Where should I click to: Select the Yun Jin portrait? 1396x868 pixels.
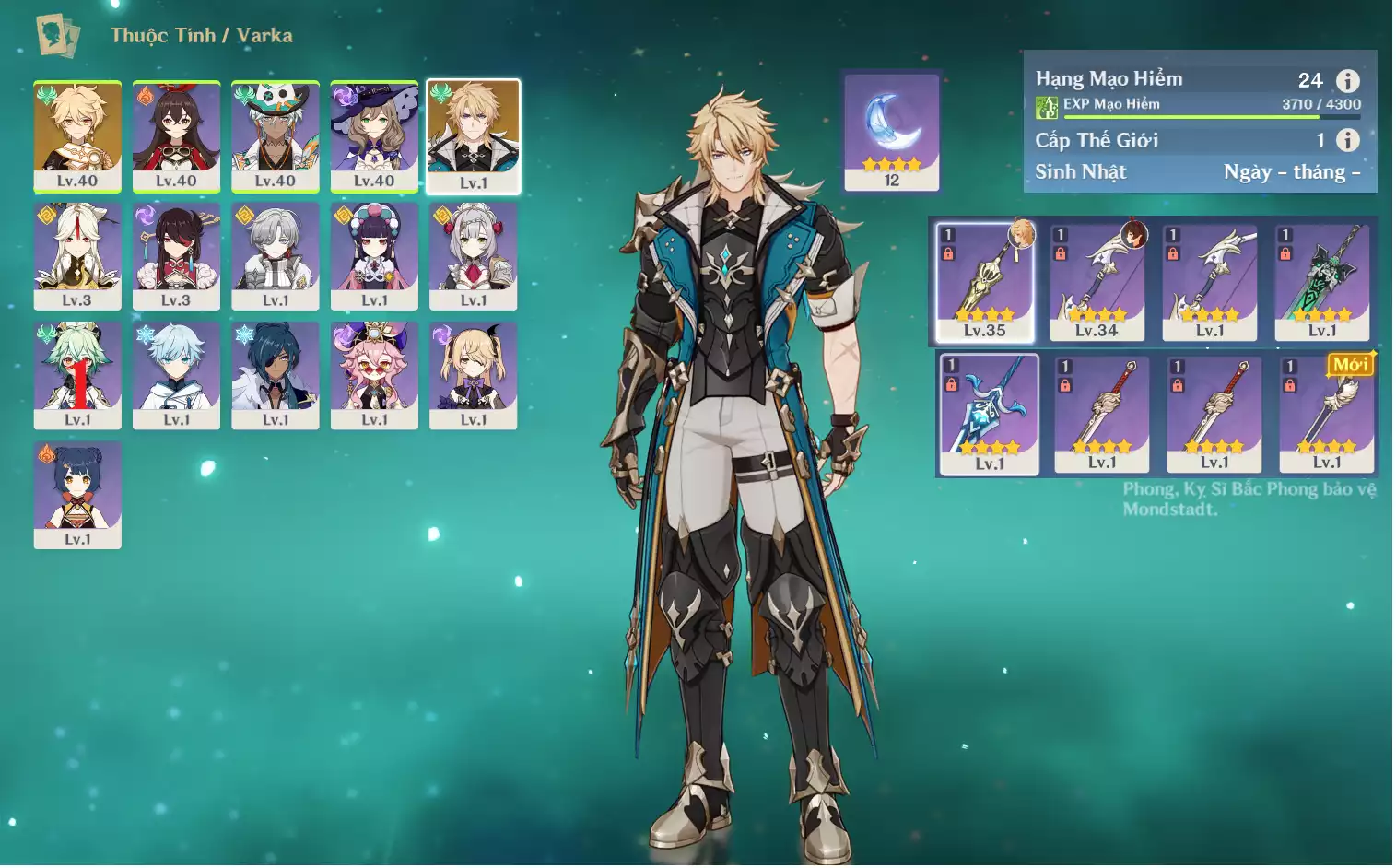pos(374,255)
